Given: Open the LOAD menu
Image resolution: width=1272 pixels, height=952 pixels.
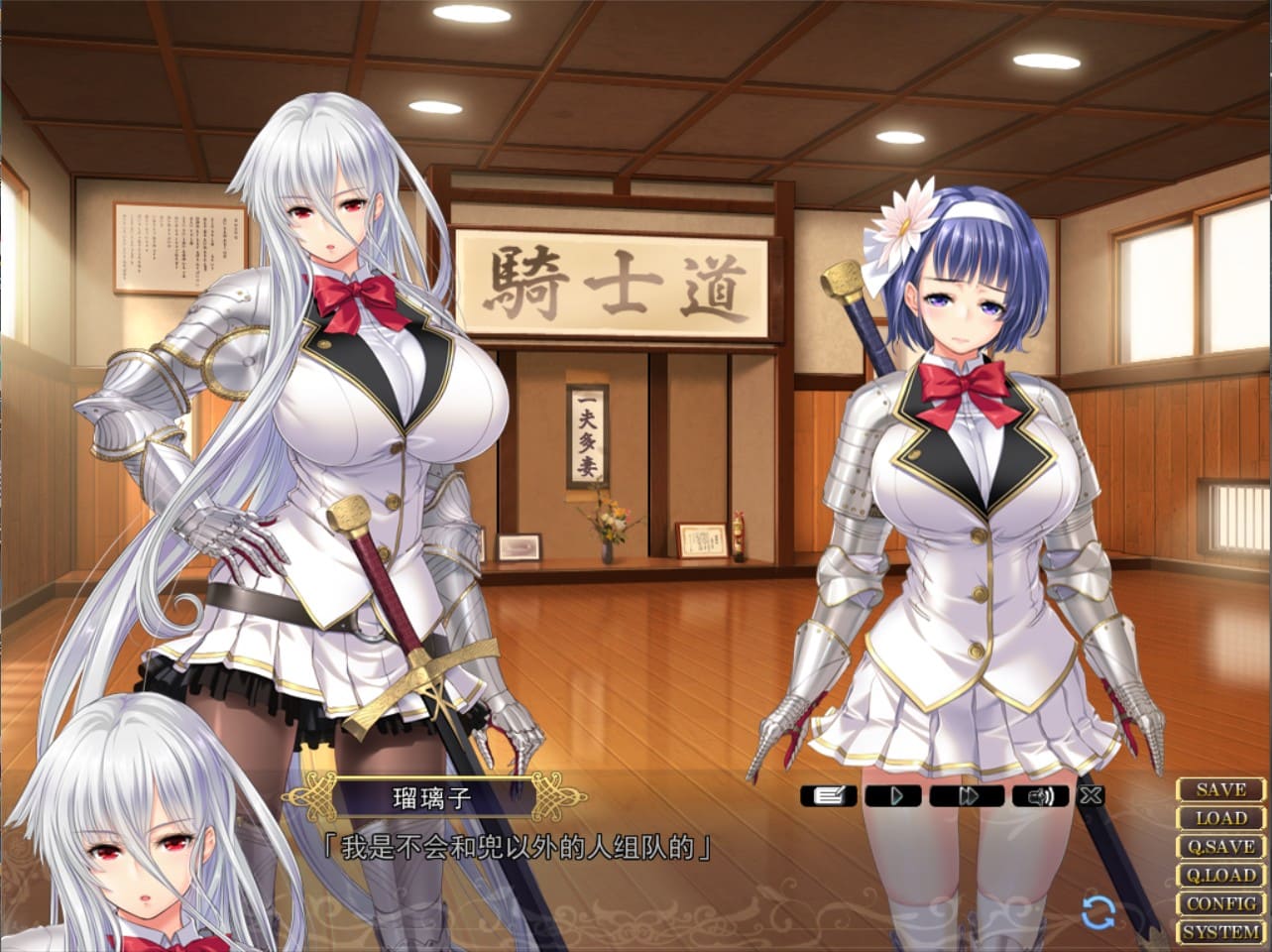Looking at the screenshot, I should [x=1220, y=819].
